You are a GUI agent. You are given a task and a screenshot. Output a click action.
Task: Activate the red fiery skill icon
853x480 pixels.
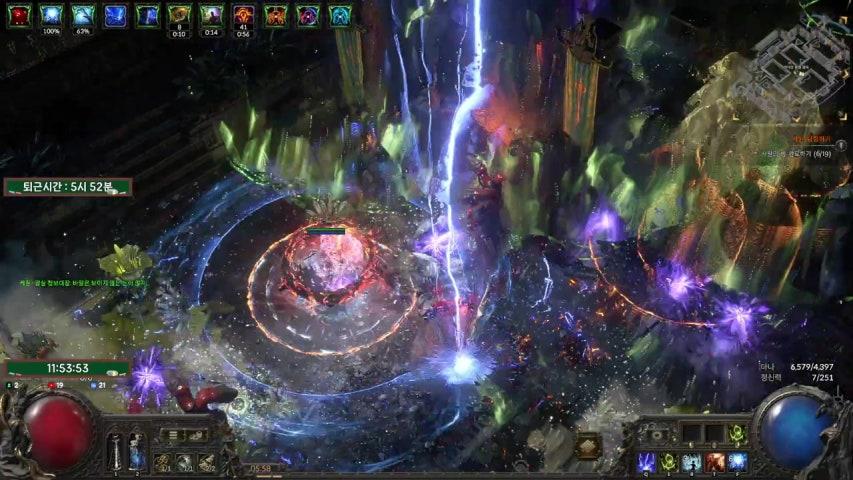(714, 461)
